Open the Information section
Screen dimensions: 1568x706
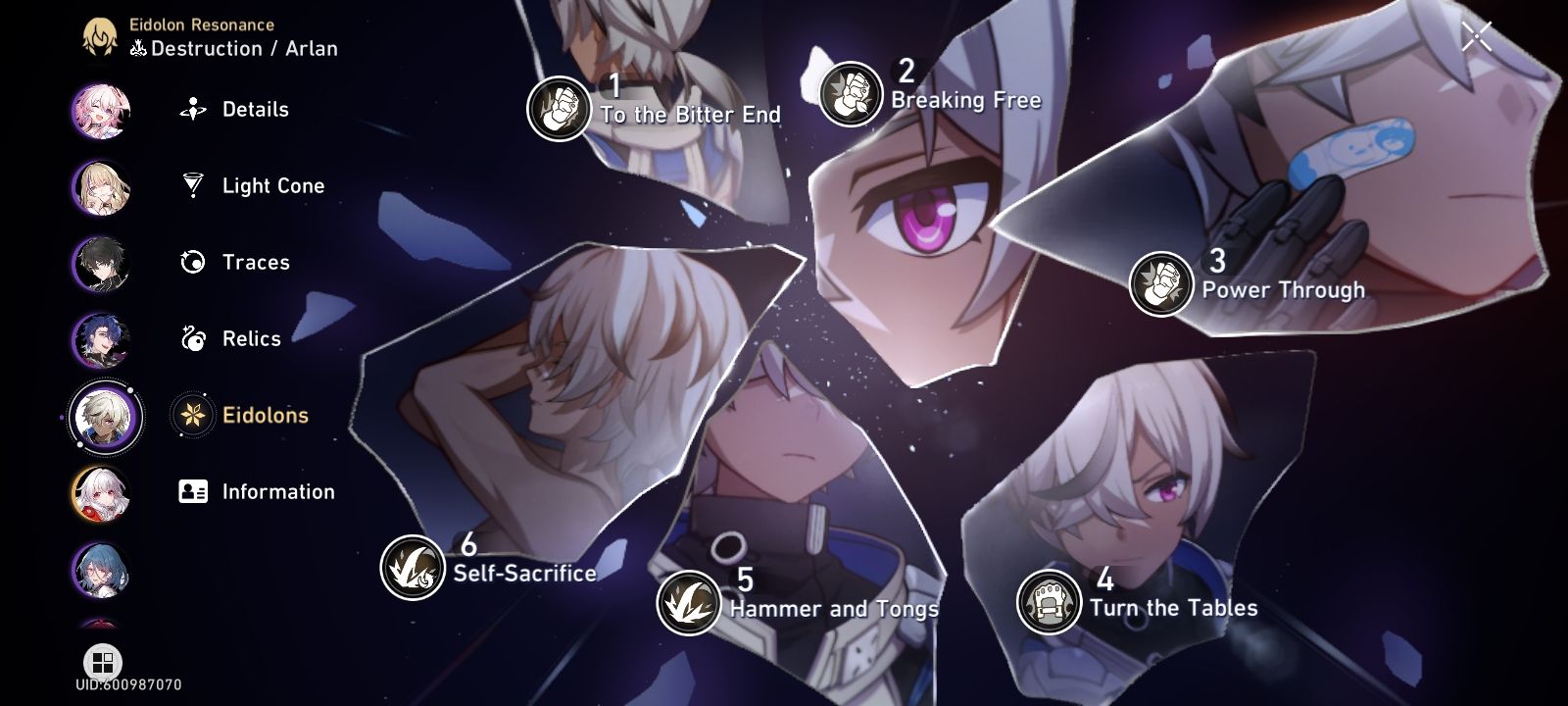click(x=278, y=491)
